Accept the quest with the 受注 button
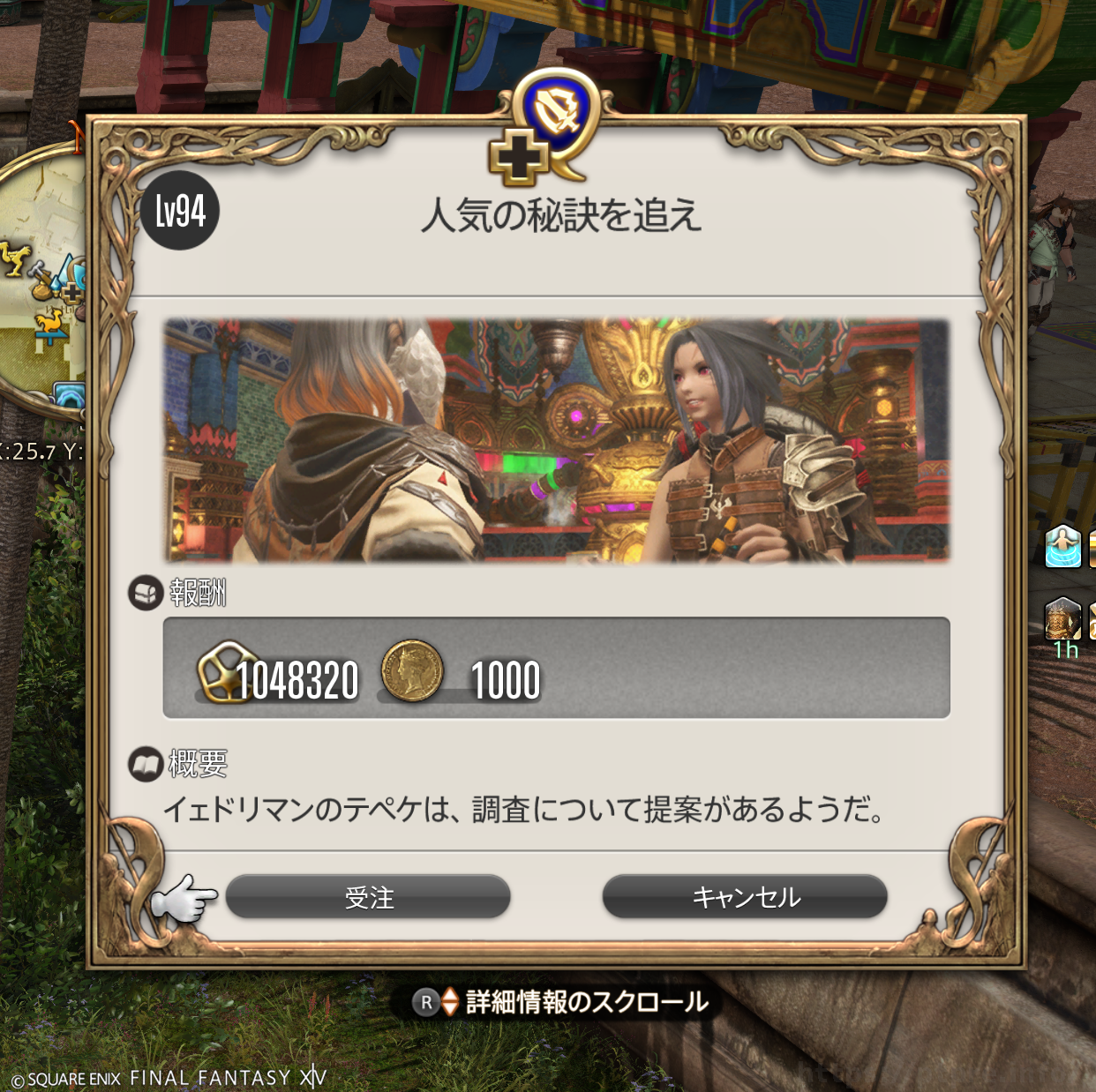The height and width of the screenshot is (1092, 1096). 368,897
